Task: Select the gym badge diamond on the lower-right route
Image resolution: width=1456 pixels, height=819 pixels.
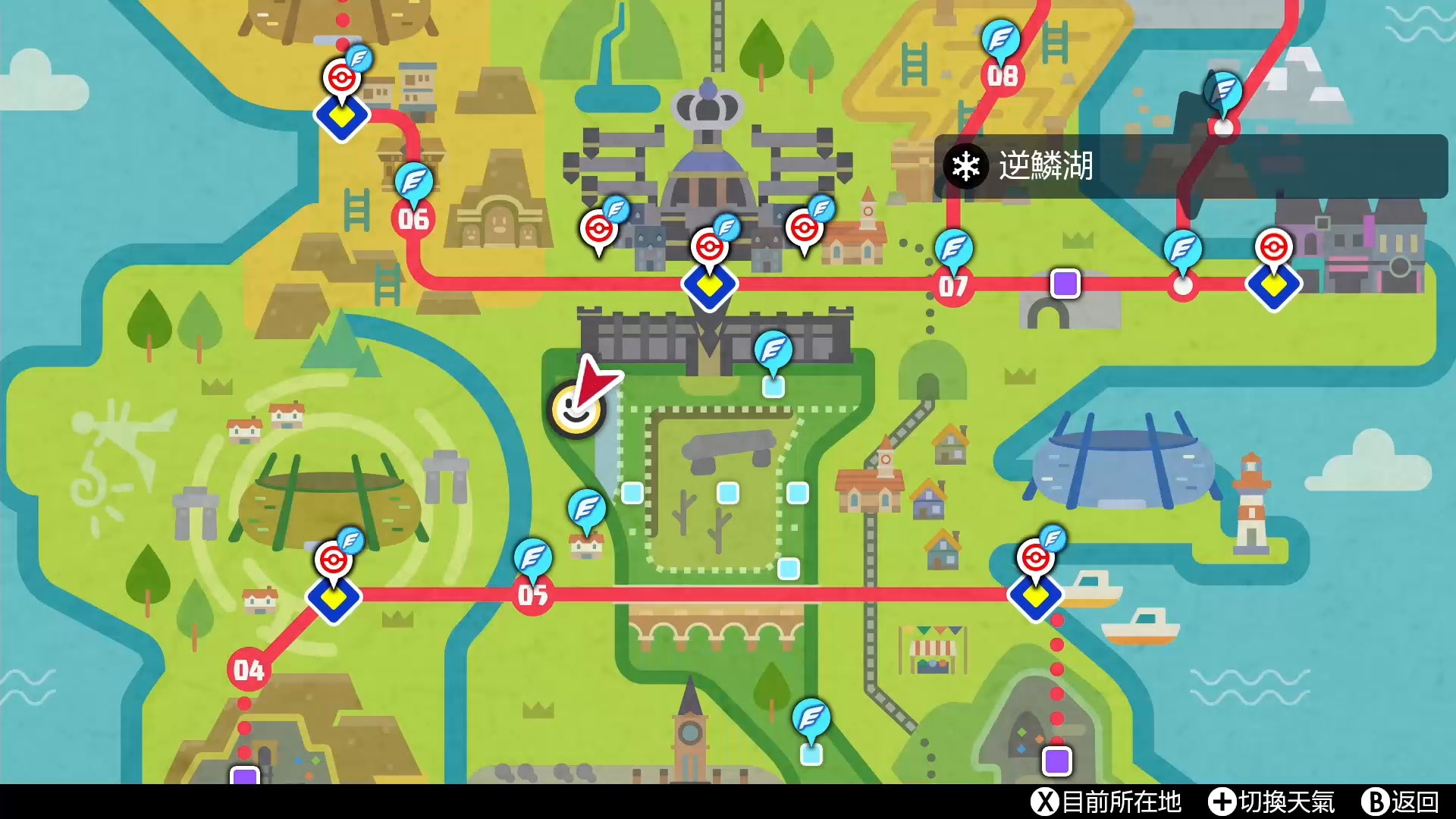Action: [x=1037, y=599]
